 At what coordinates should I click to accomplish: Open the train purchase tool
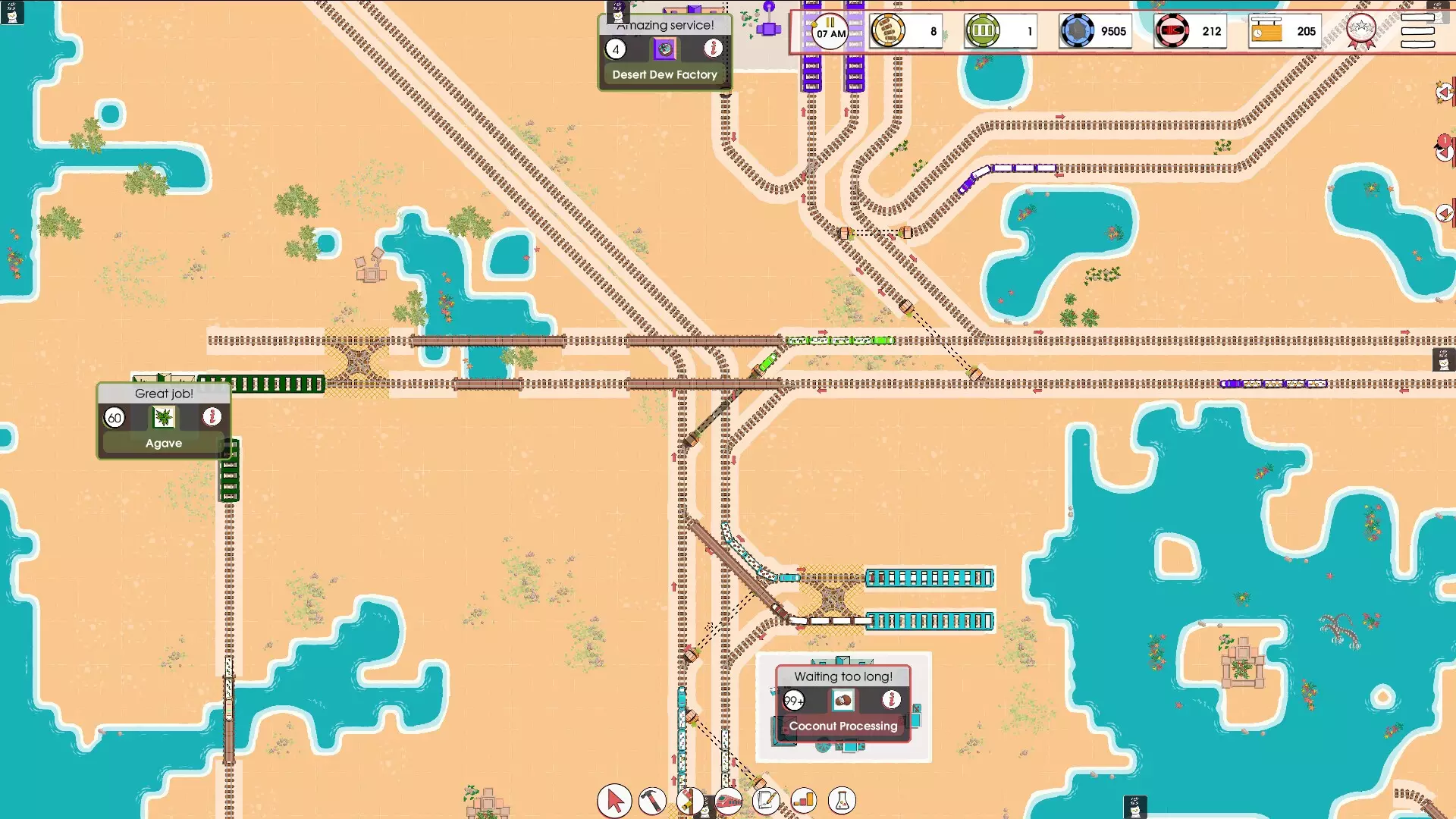(729, 801)
